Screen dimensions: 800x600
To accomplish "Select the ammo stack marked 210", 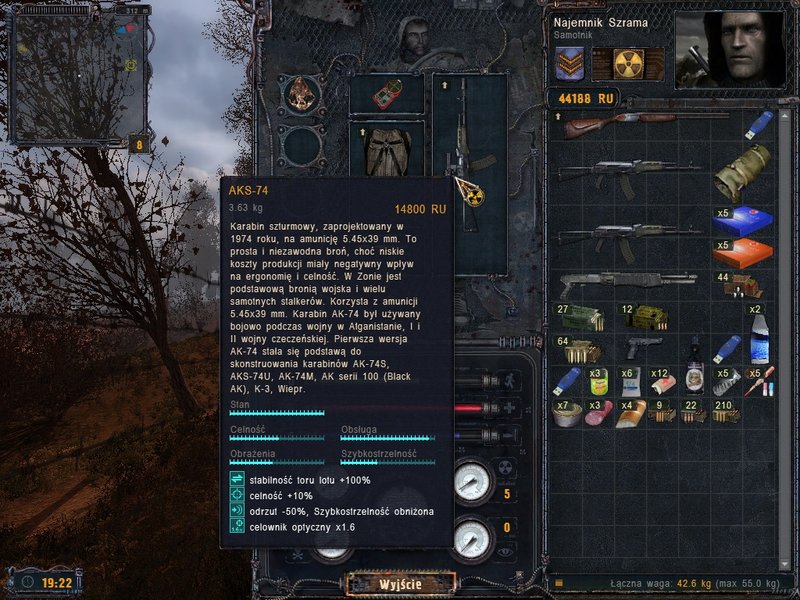I will [726, 412].
